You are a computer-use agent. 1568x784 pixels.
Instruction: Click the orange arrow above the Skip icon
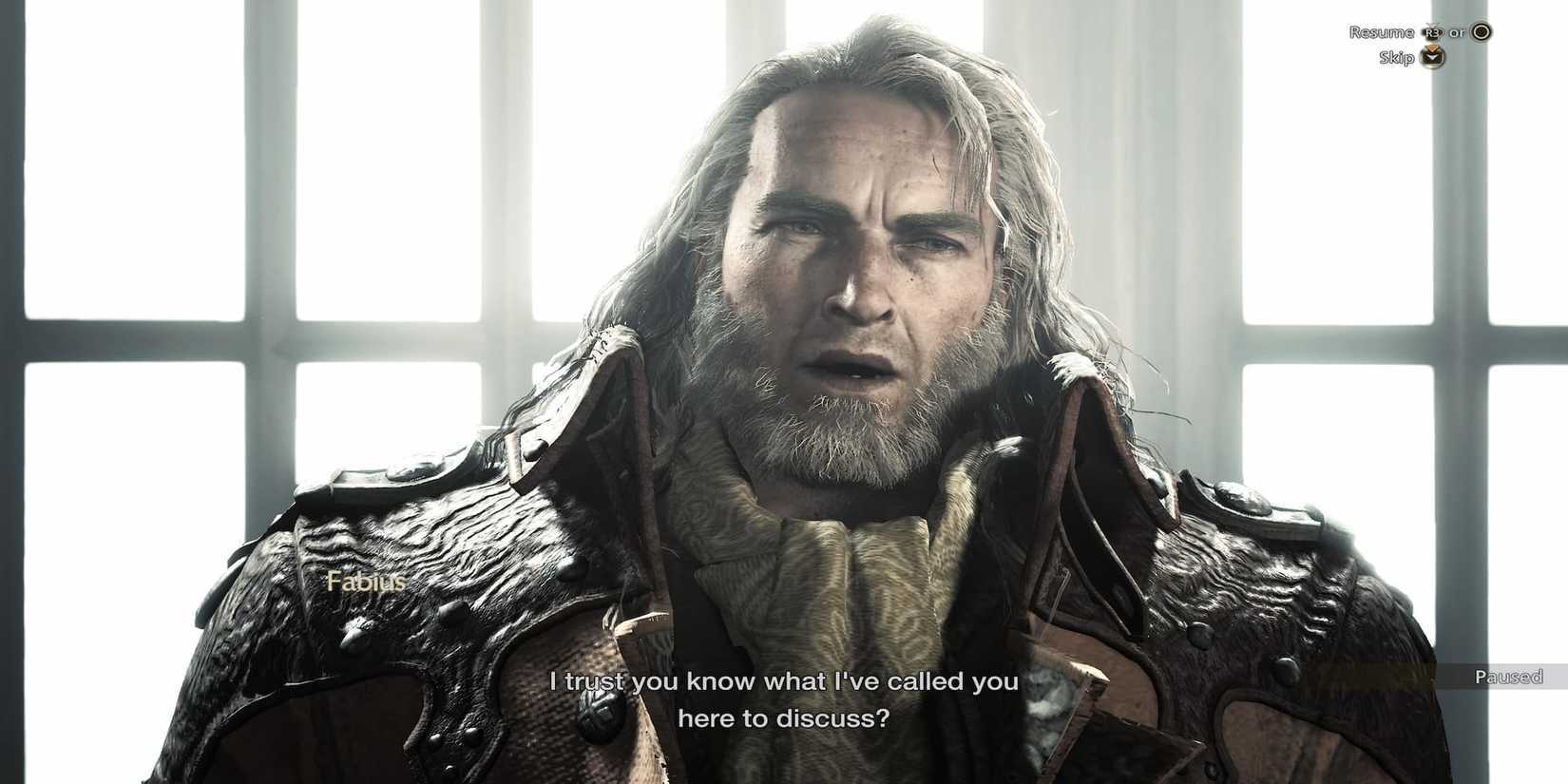click(x=1432, y=48)
